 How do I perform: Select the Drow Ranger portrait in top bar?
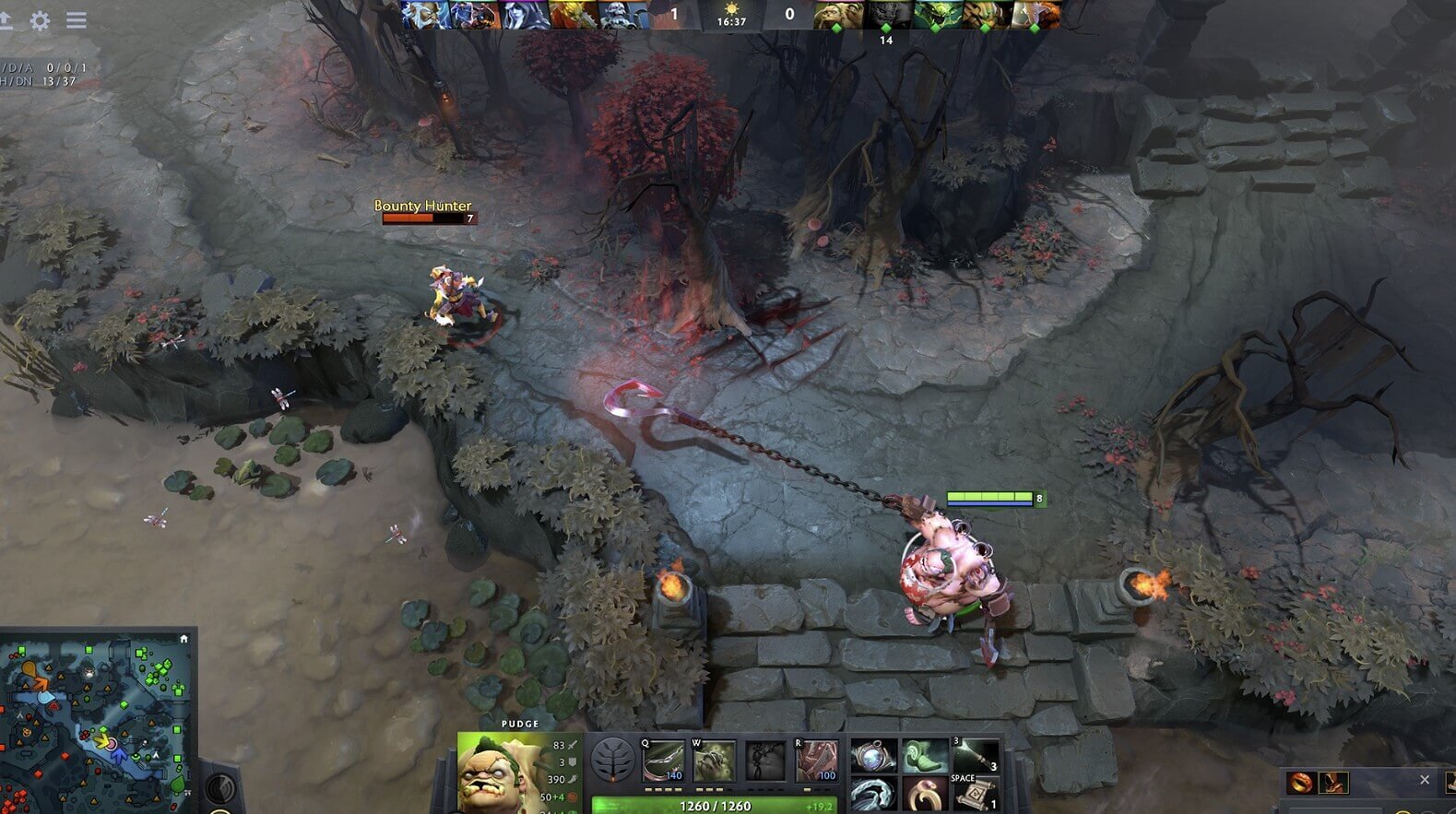coord(527,15)
